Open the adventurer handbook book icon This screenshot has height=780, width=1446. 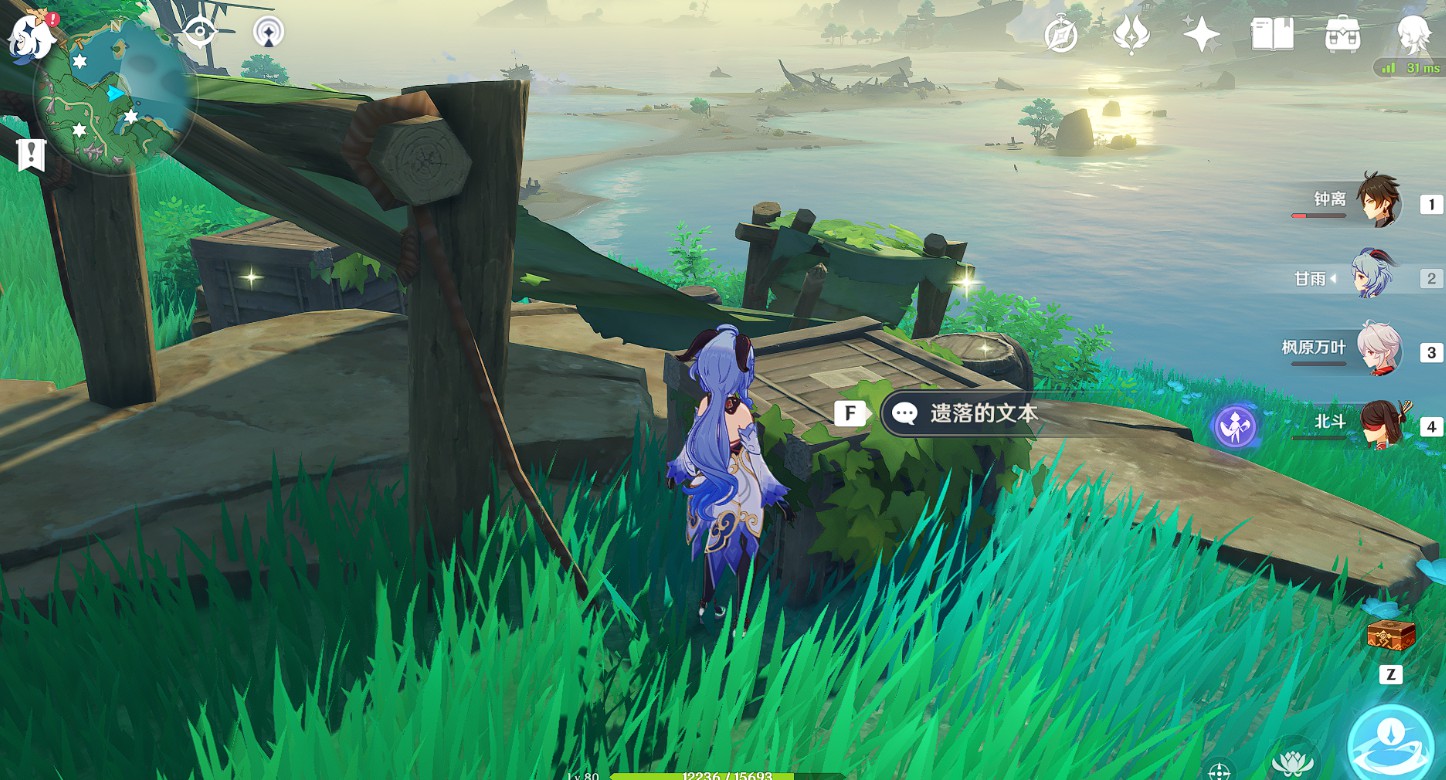click(1272, 35)
